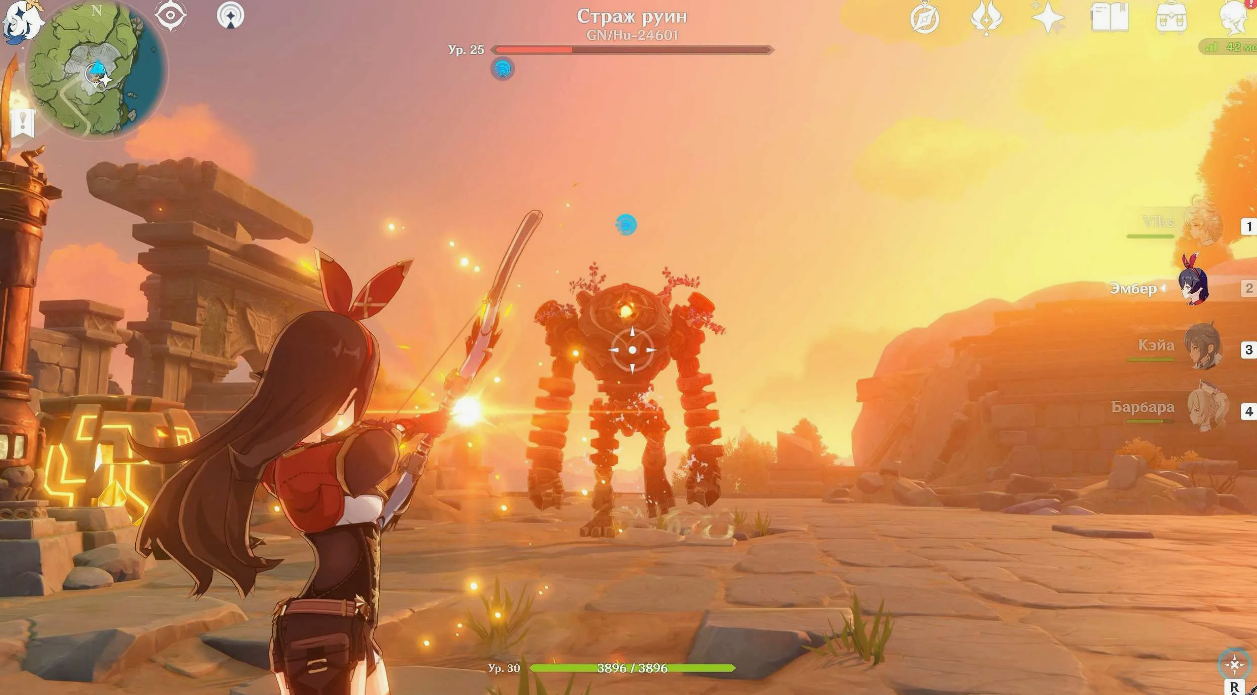Screen dimensions: 1257x695
Task: Open the Wish four-pointed star icon
Action: (1048, 18)
